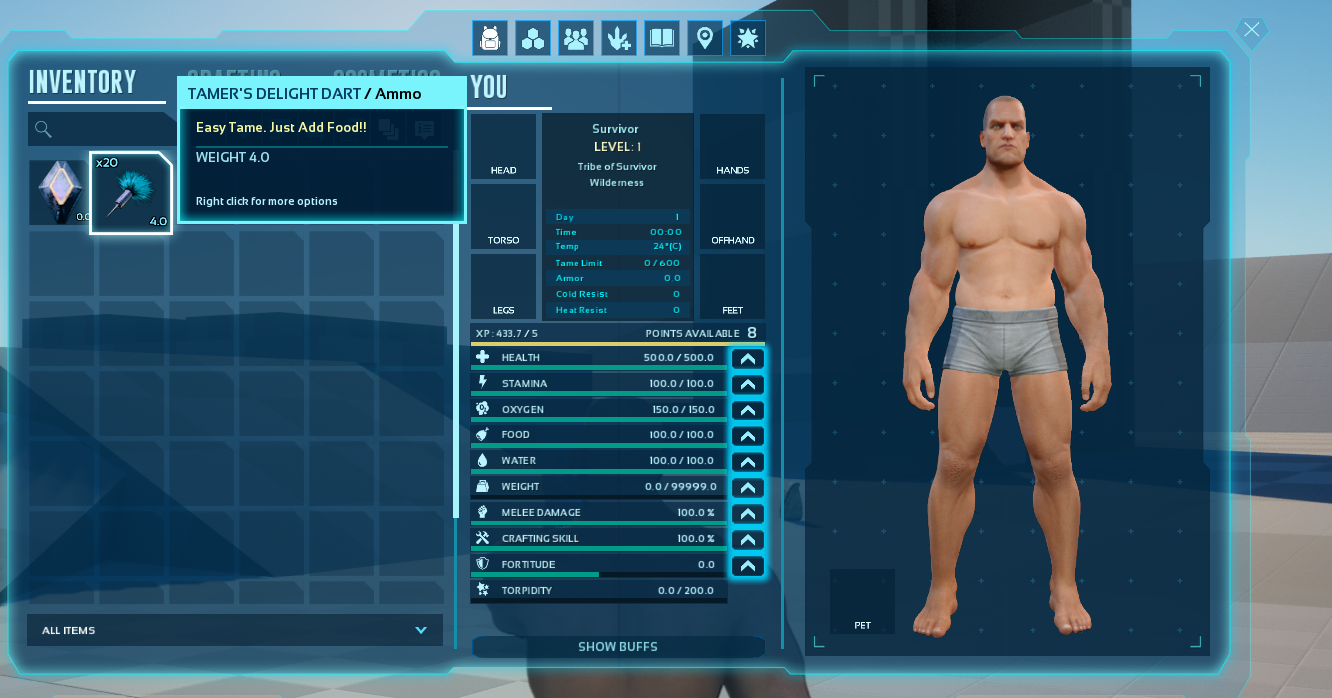Add a point to Stamina
The image size is (1332, 698).
[x=748, y=384]
